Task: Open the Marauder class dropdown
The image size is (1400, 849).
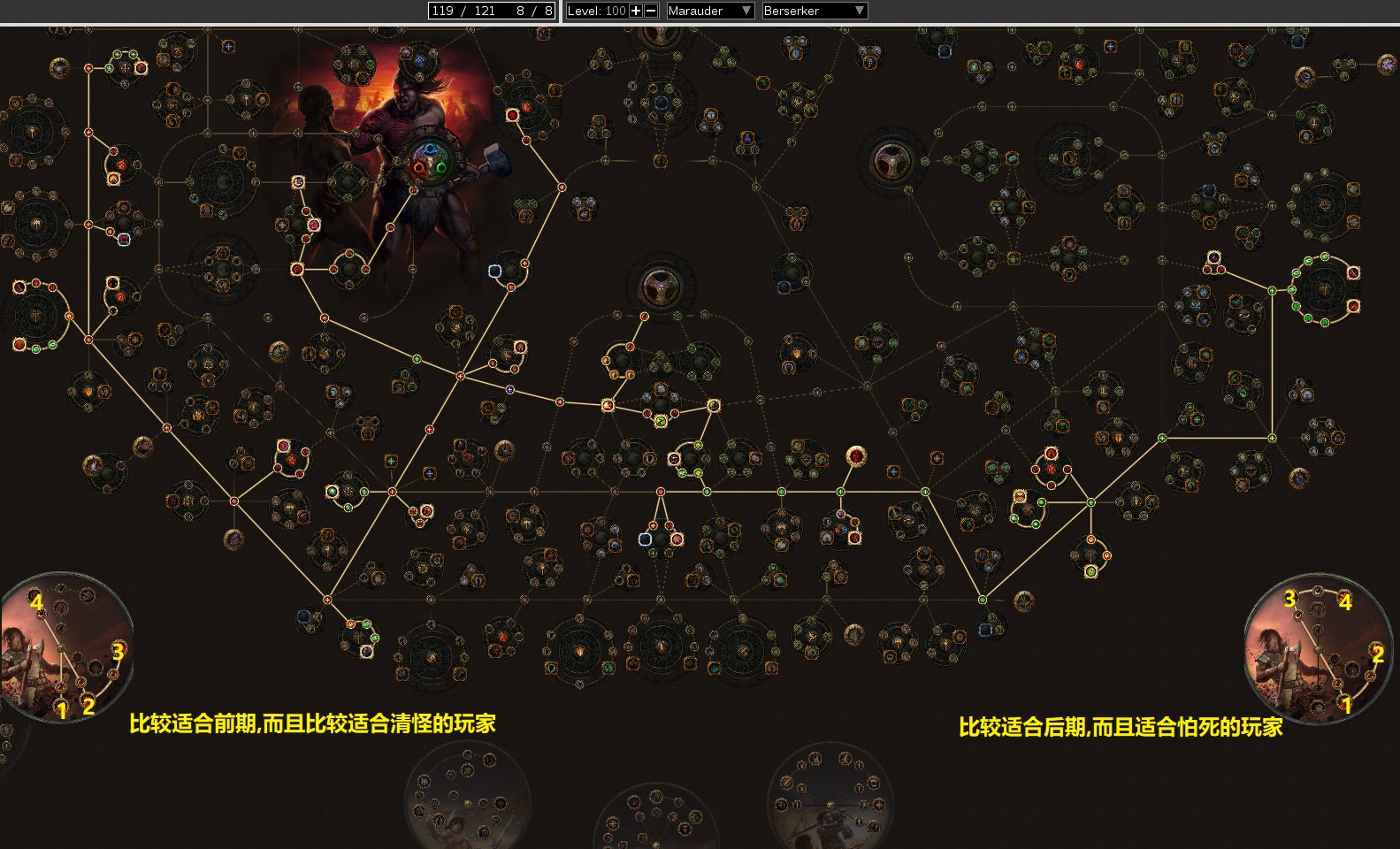Action: tap(709, 11)
